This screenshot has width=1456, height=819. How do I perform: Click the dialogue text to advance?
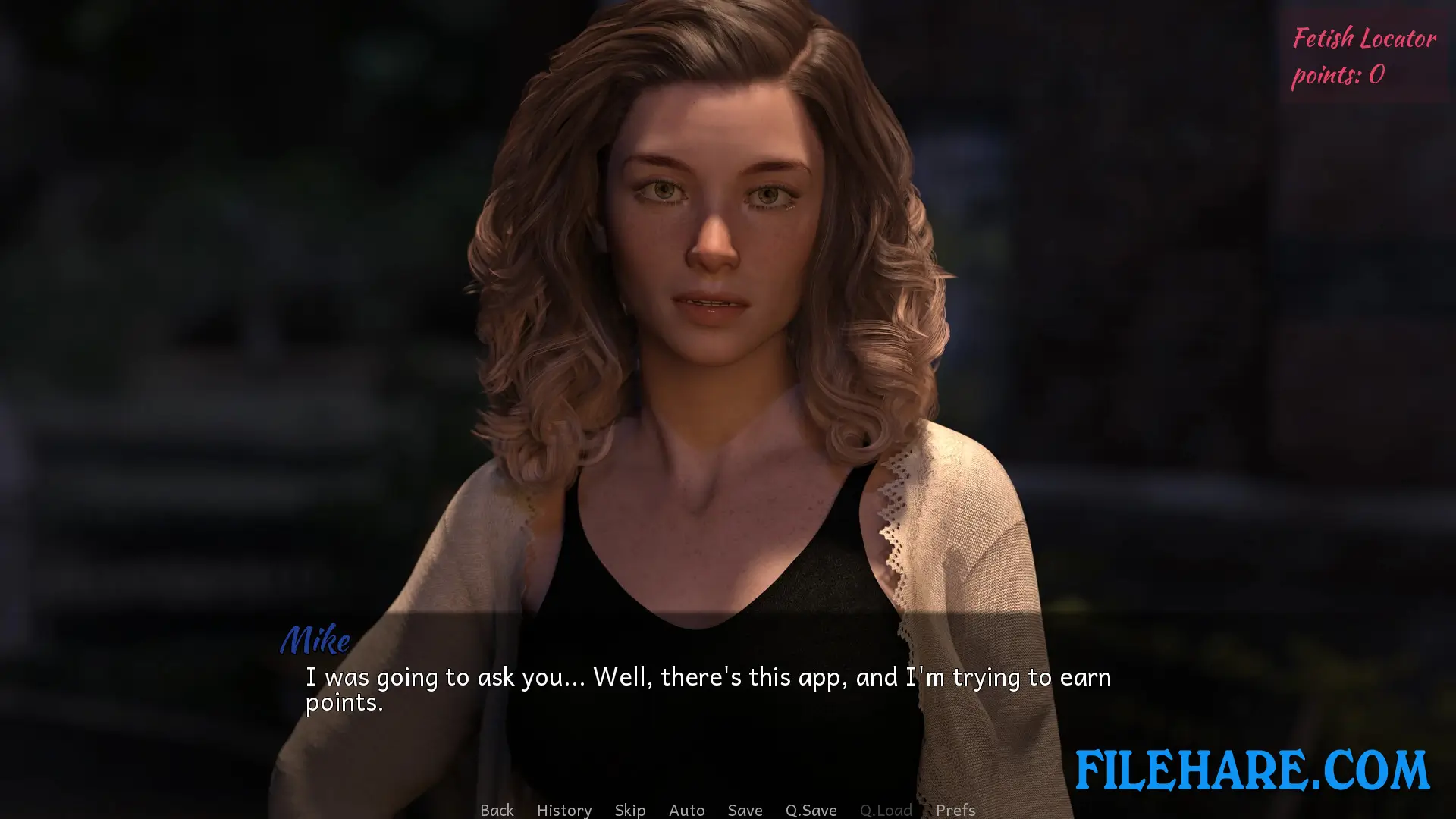pos(705,677)
